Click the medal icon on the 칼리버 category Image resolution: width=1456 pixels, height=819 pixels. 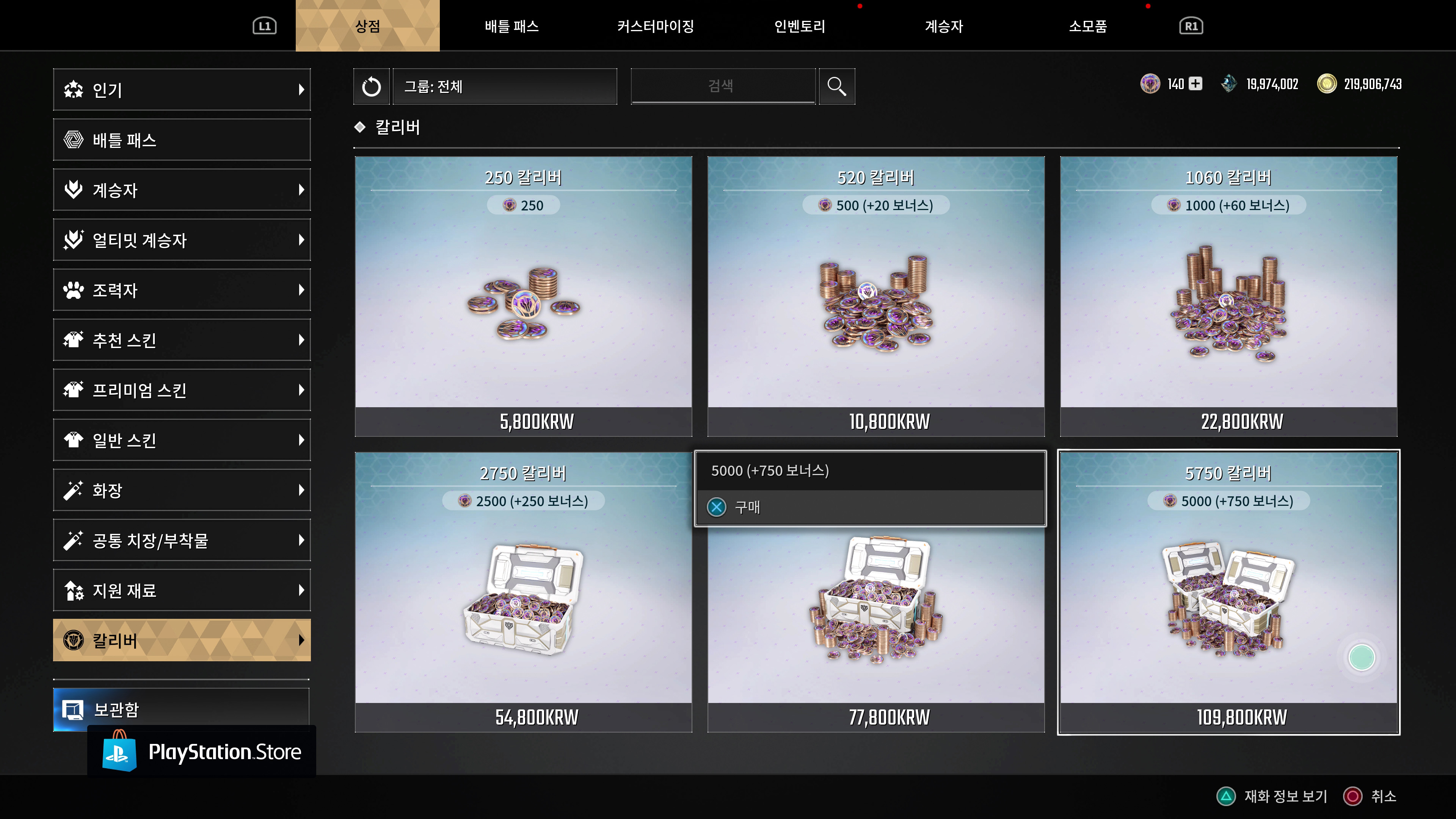(74, 640)
